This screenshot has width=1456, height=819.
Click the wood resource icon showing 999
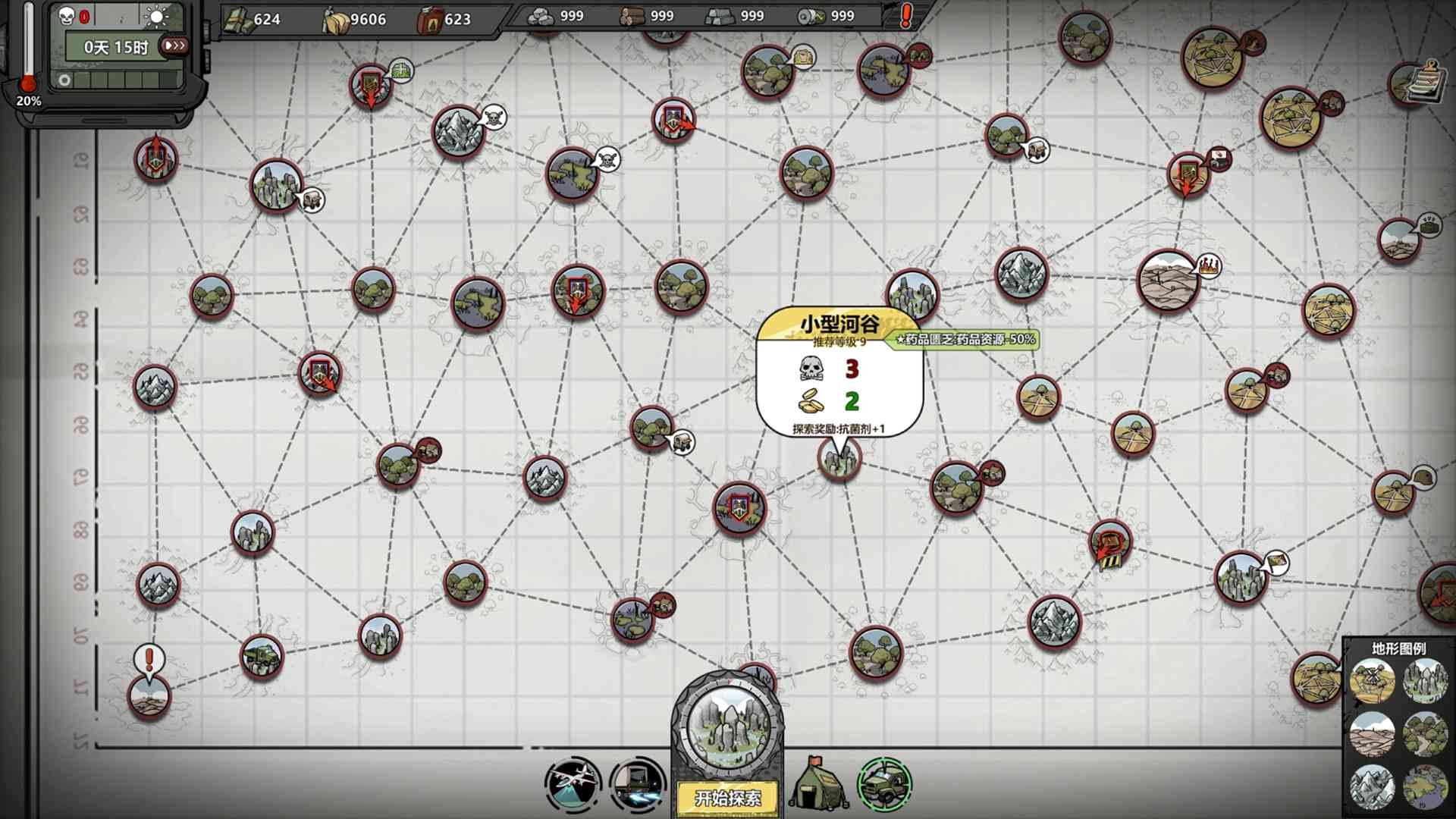tap(630, 15)
